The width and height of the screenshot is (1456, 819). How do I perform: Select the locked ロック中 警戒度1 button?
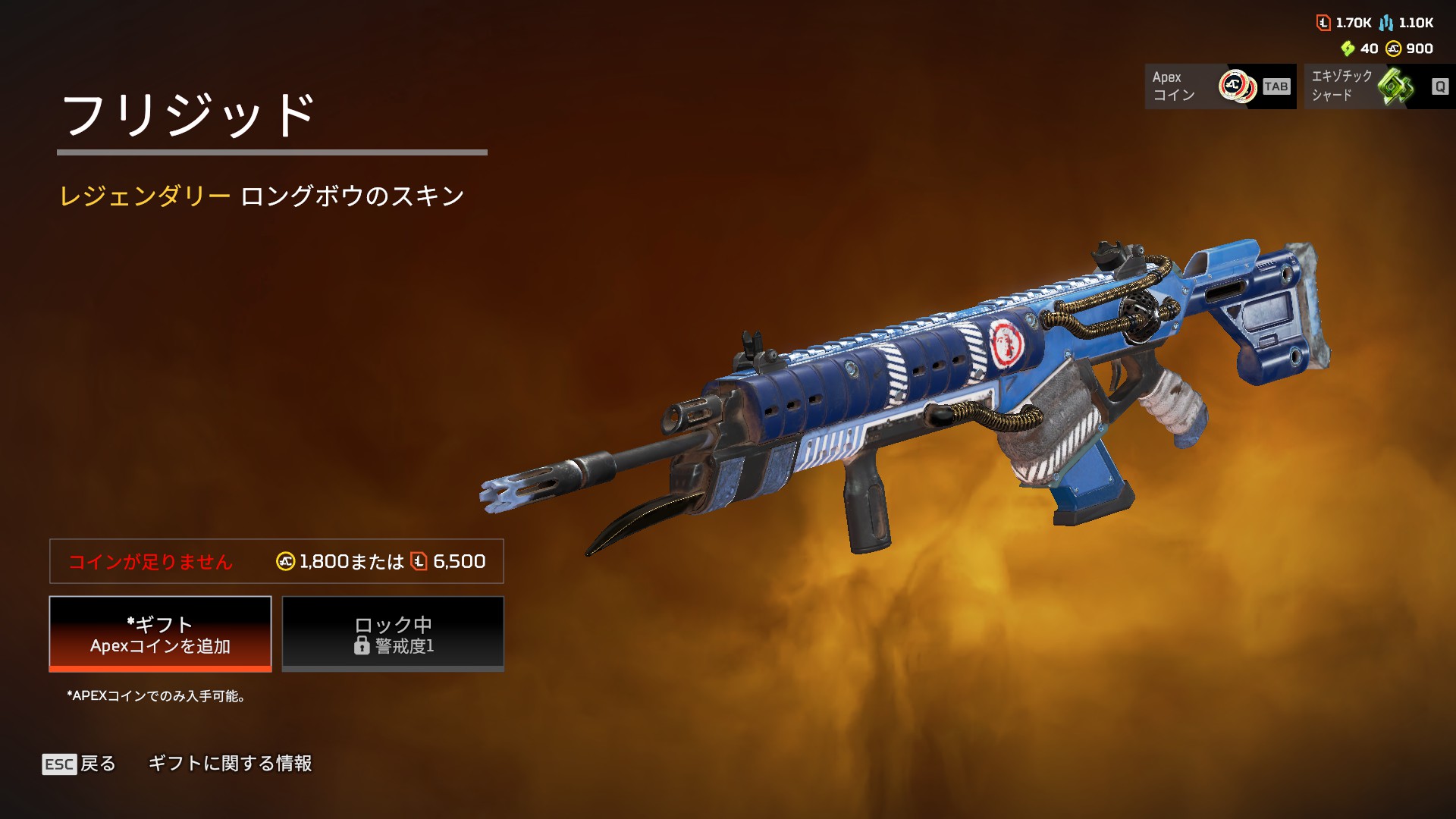(x=393, y=634)
